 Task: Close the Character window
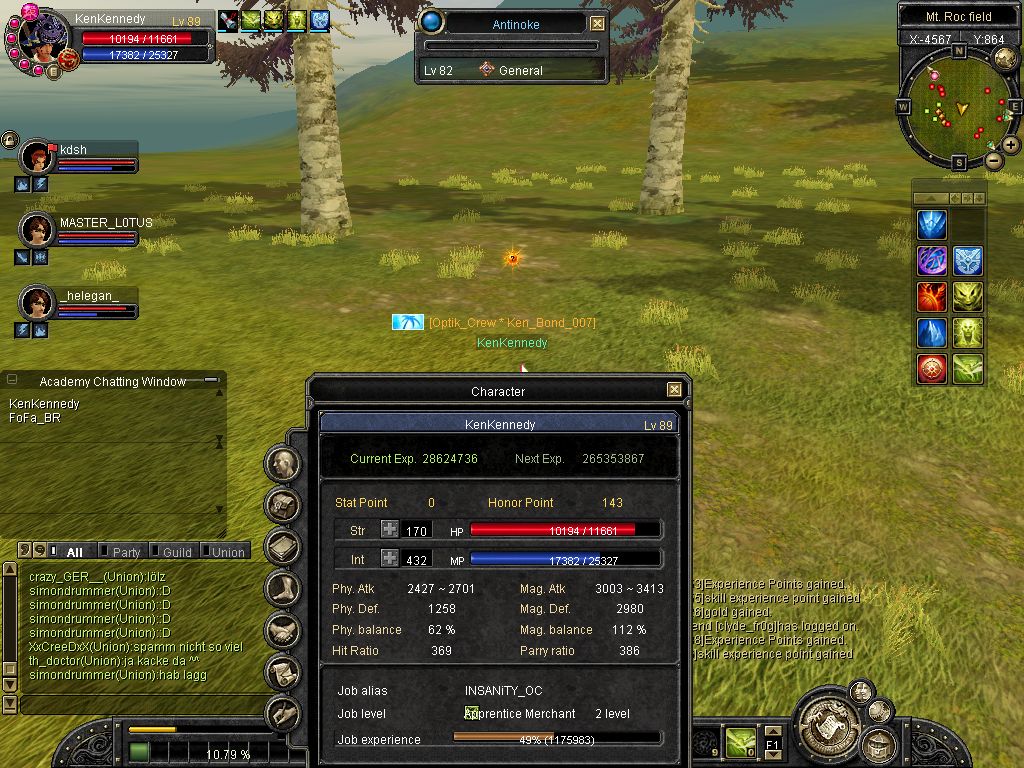(674, 390)
